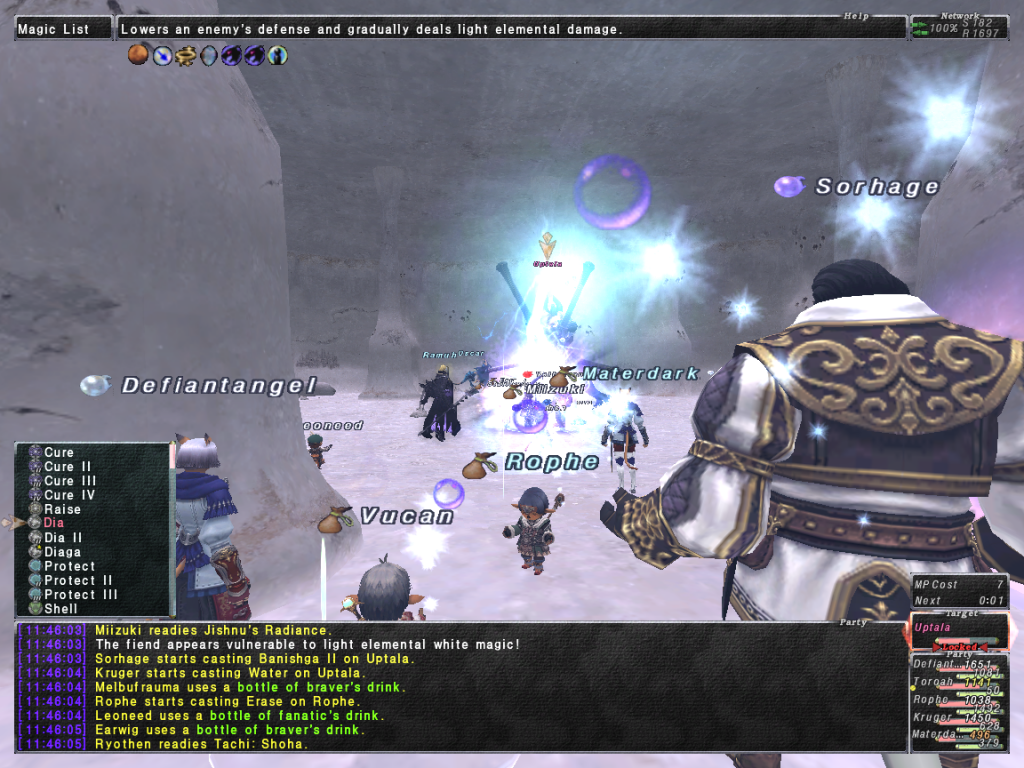Cast Cure III from the spell list
1024x768 pixels.
pos(70,480)
